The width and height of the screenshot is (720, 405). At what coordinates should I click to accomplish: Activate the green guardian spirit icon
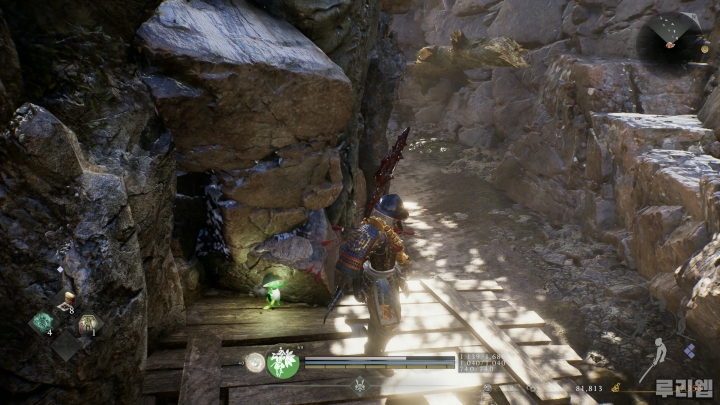[283, 362]
